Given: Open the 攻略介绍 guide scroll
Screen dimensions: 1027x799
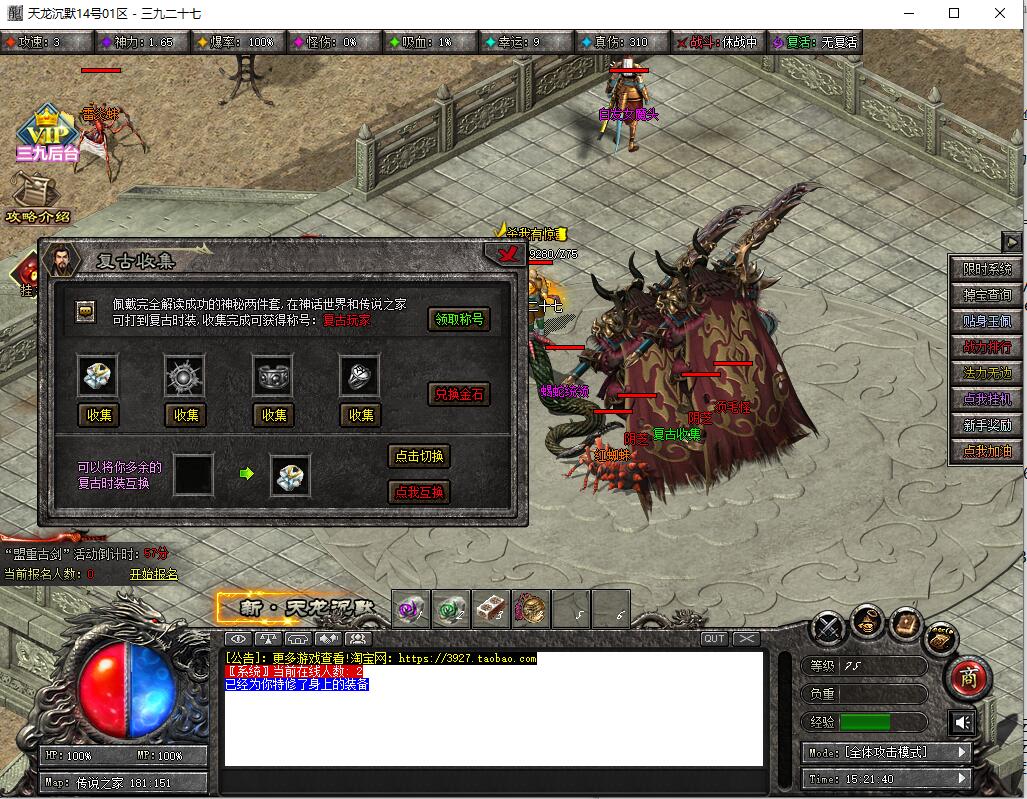Looking at the screenshot, I should [38, 199].
